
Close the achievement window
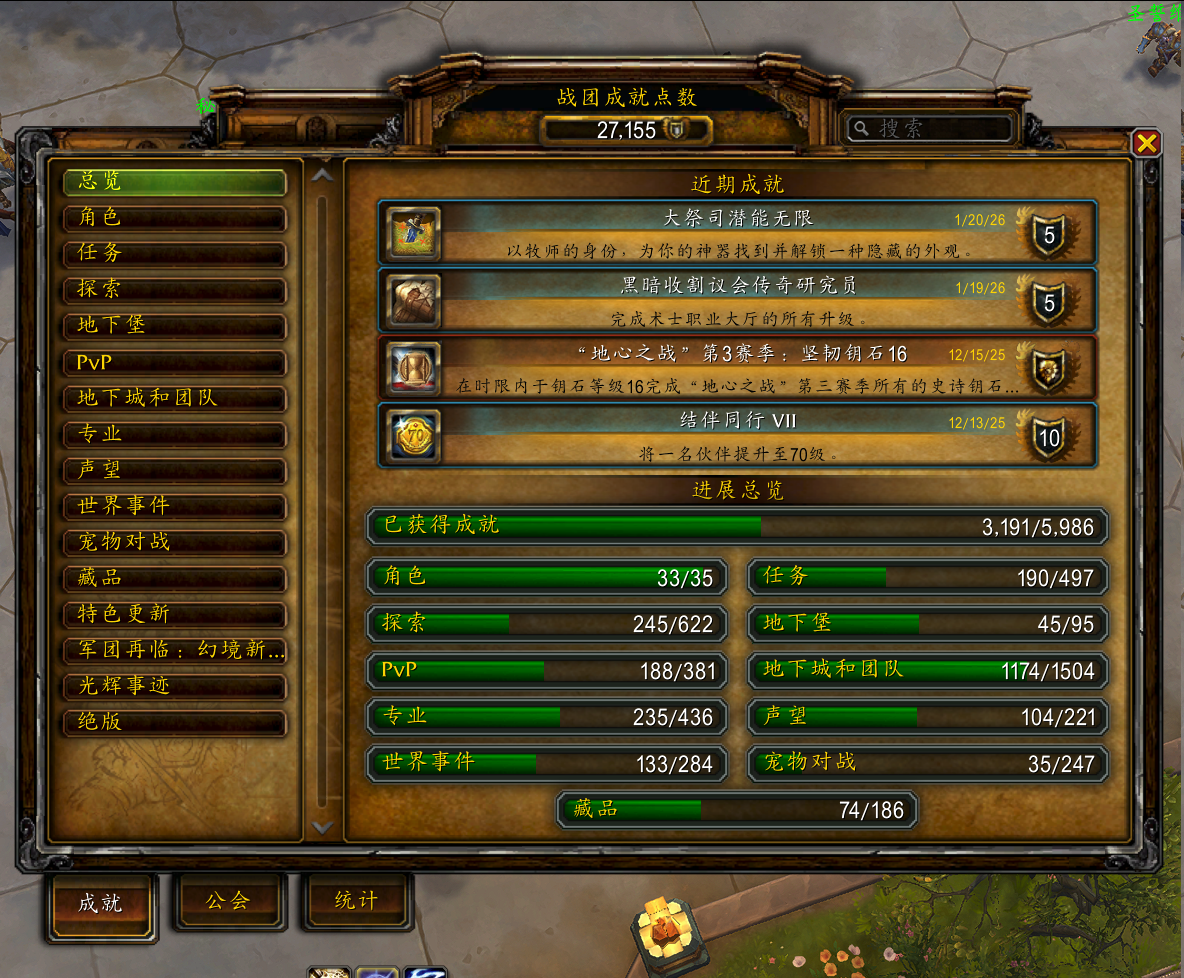click(x=1146, y=143)
